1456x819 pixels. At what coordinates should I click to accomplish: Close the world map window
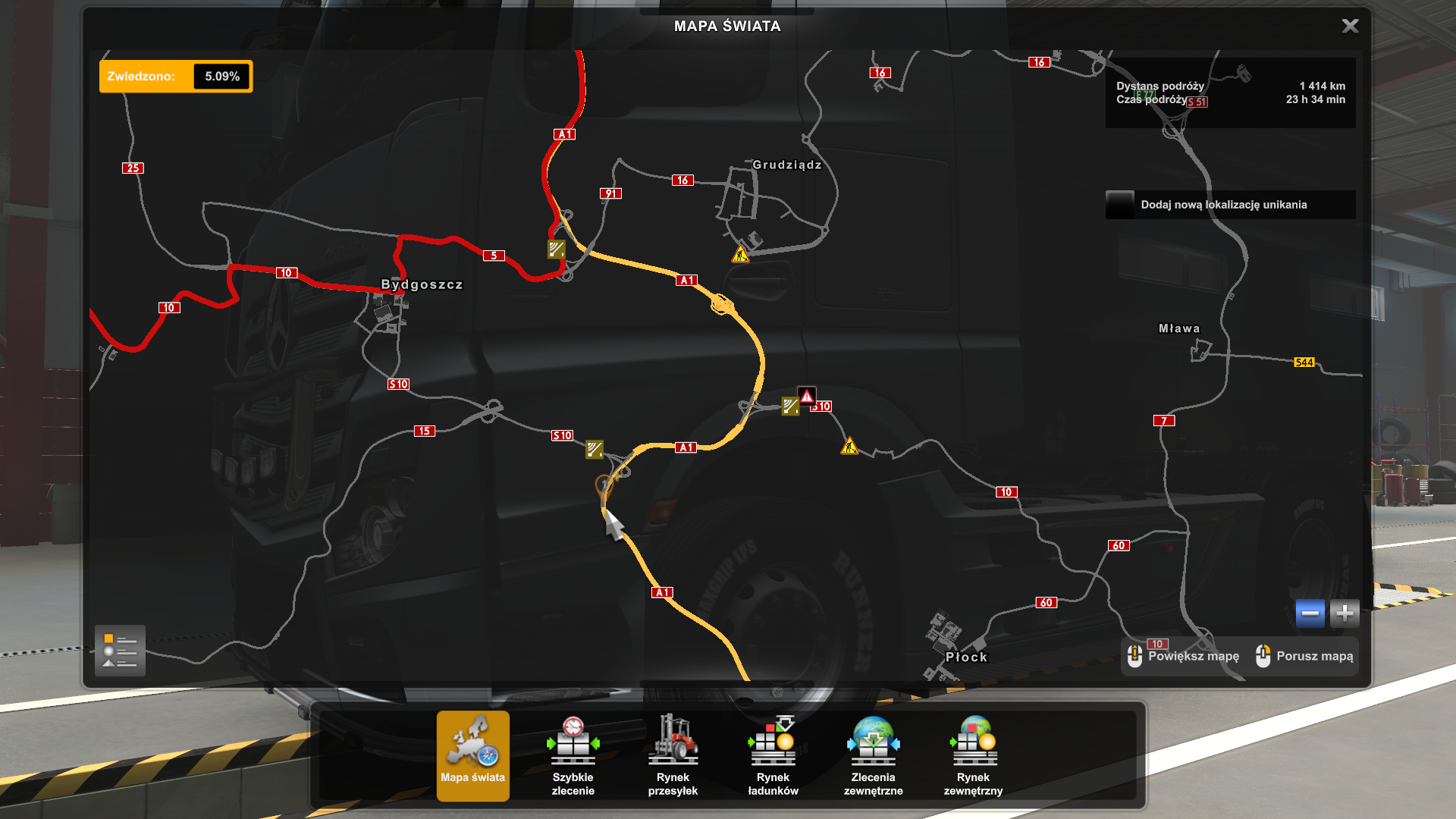[1350, 27]
